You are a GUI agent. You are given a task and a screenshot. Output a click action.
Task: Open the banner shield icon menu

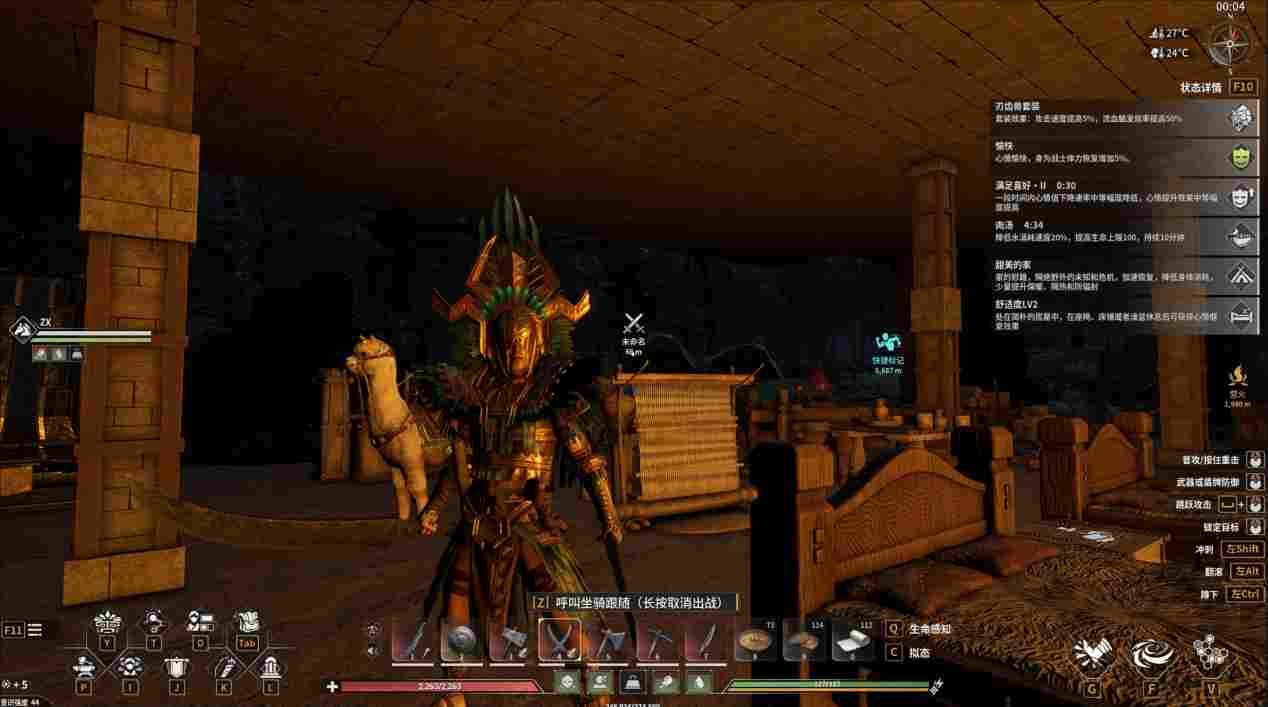pyautogui.click(x=177, y=668)
